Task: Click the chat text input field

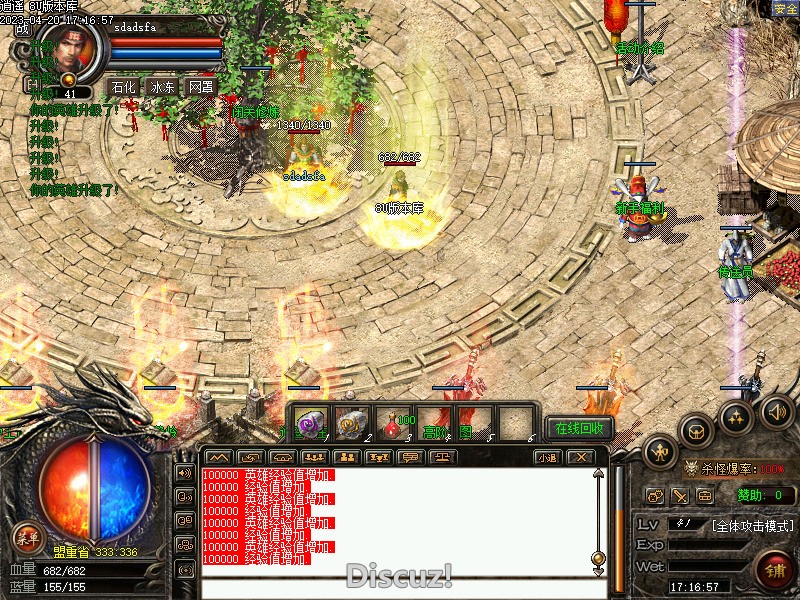Action: (x=400, y=585)
